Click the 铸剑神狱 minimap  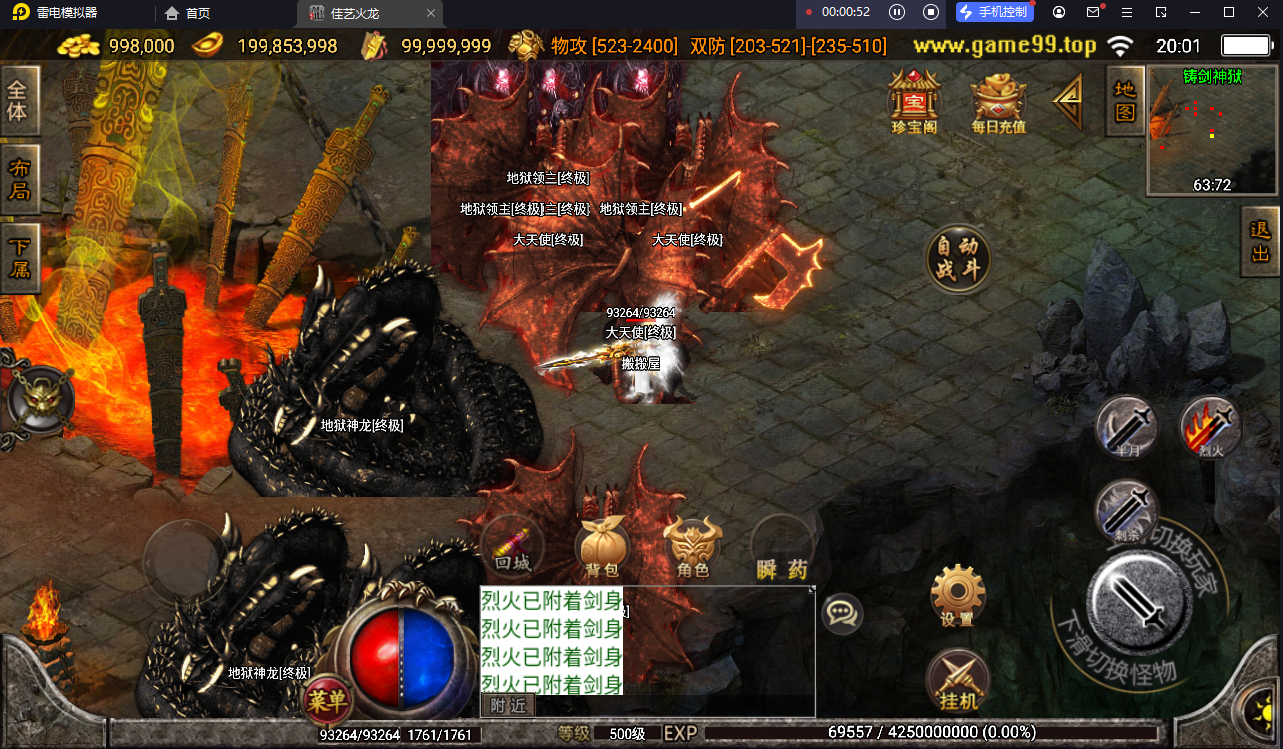[x=1212, y=130]
